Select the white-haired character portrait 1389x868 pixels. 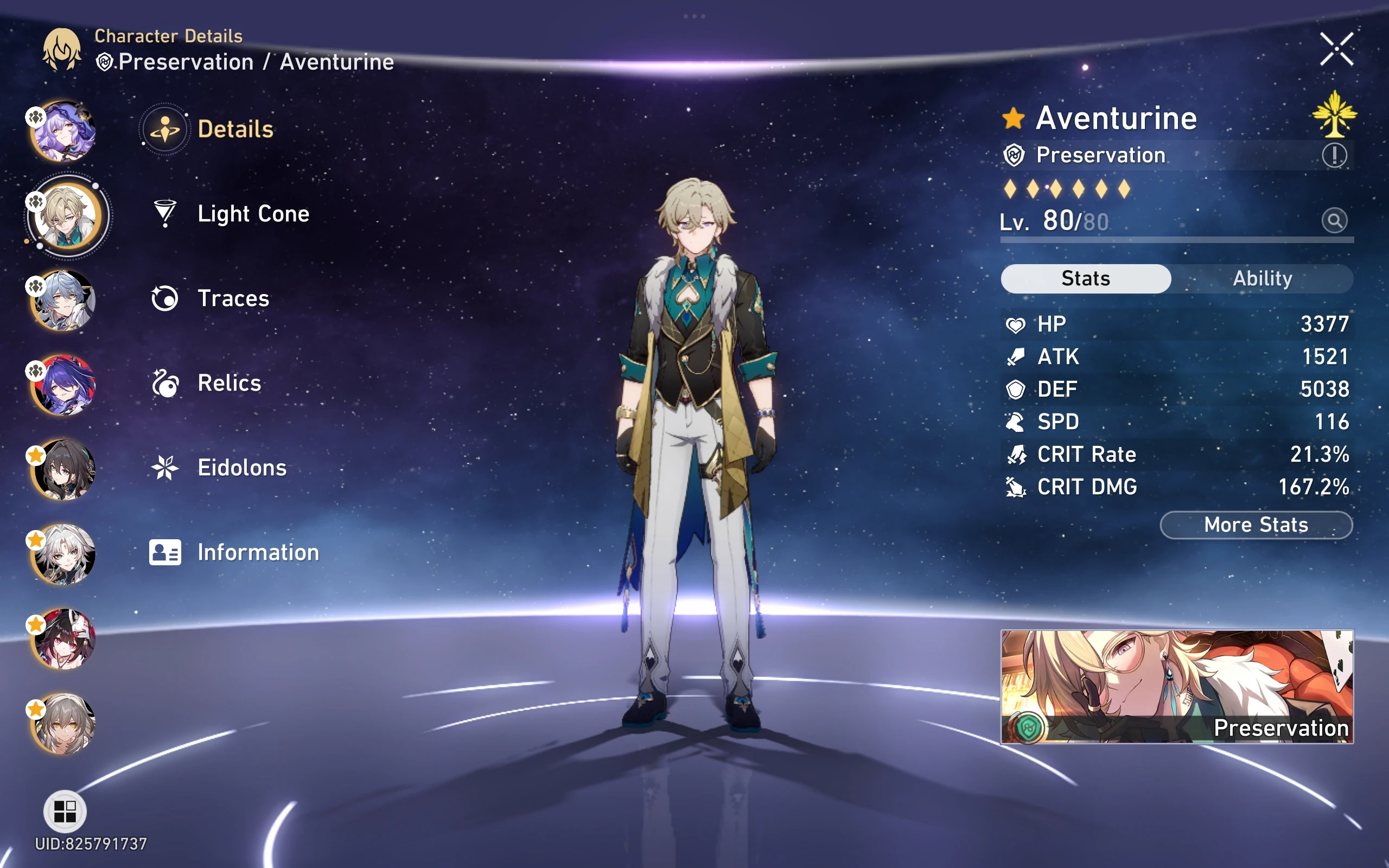click(63, 554)
